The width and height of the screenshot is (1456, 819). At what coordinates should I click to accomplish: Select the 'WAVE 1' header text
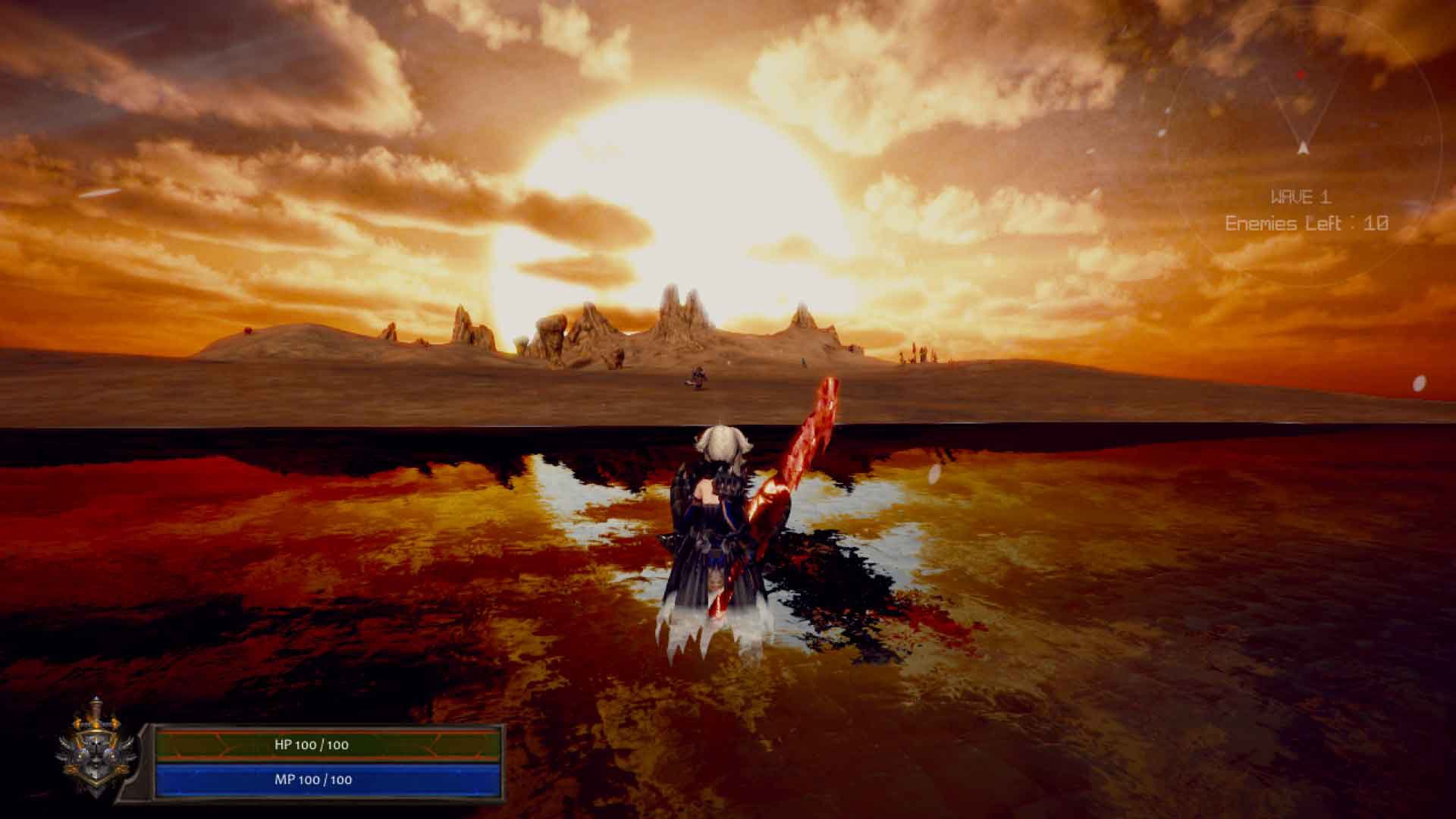click(1302, 197)
